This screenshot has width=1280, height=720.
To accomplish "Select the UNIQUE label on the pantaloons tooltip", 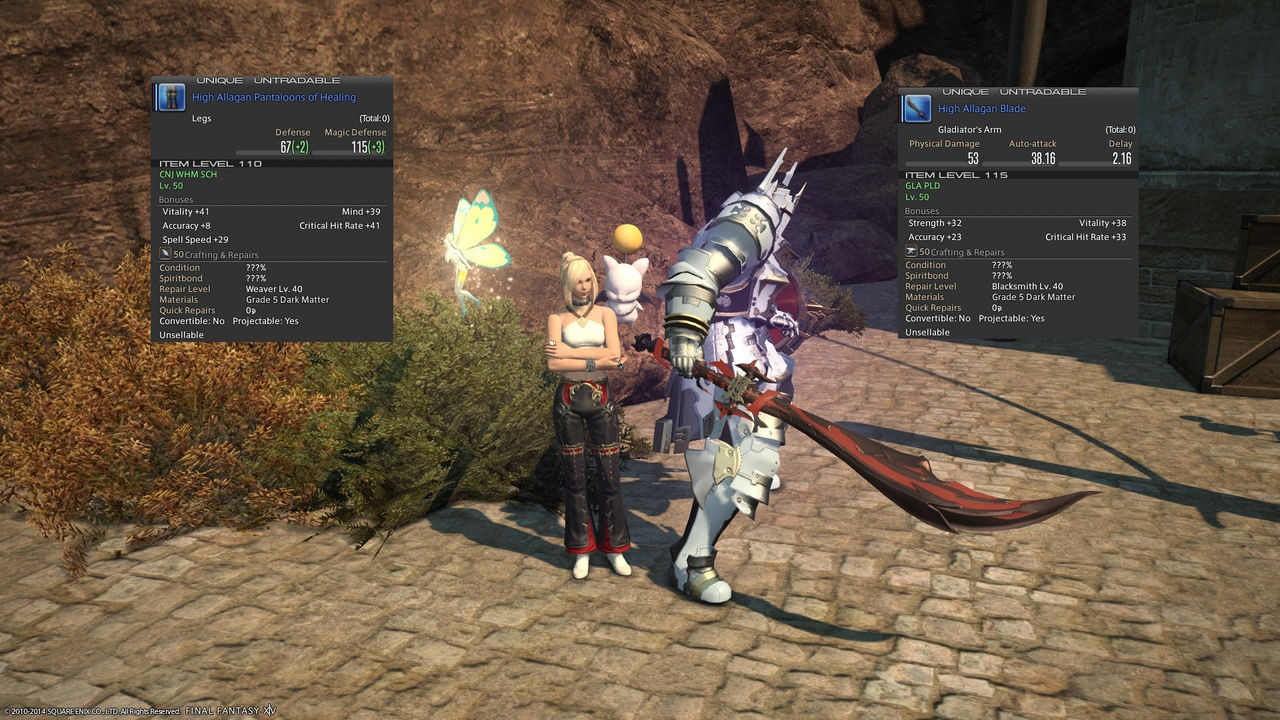I will click(221, 80).
